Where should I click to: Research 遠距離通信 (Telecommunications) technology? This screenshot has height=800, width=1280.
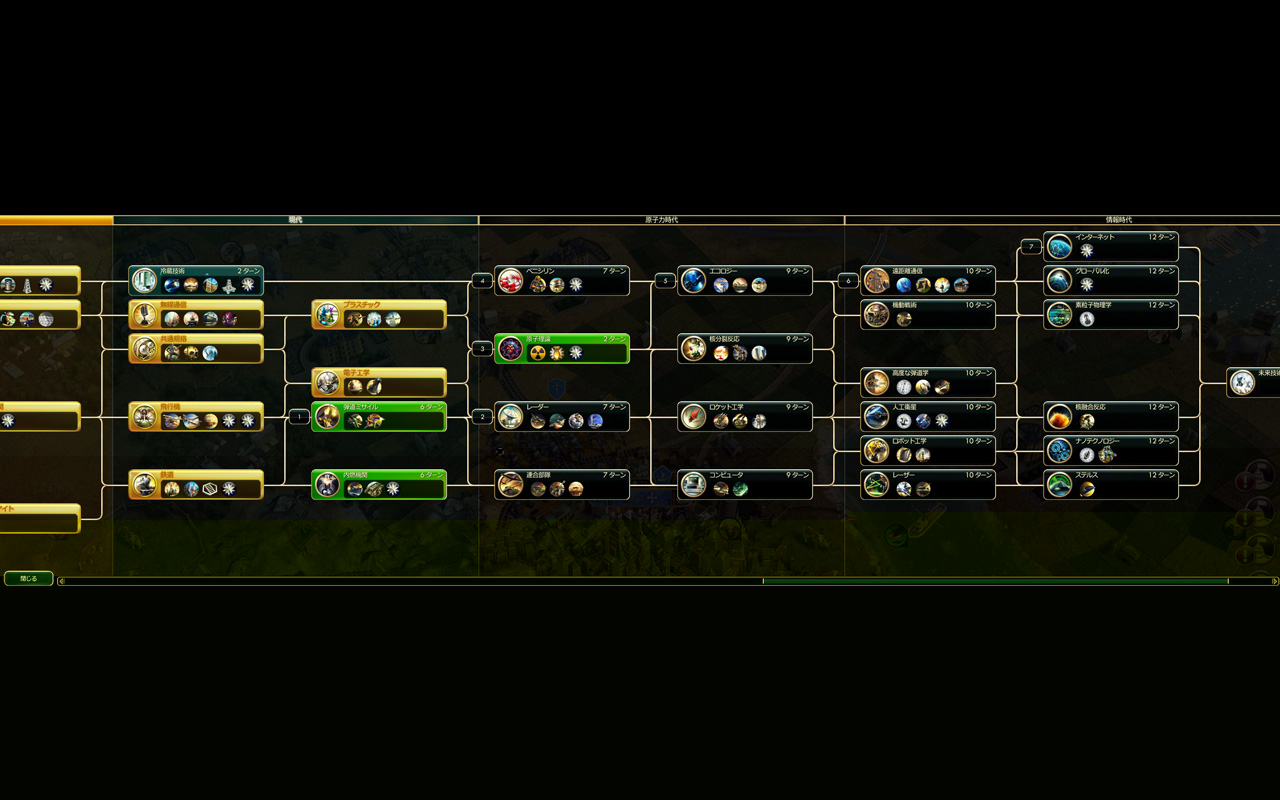tap(928, 280)
